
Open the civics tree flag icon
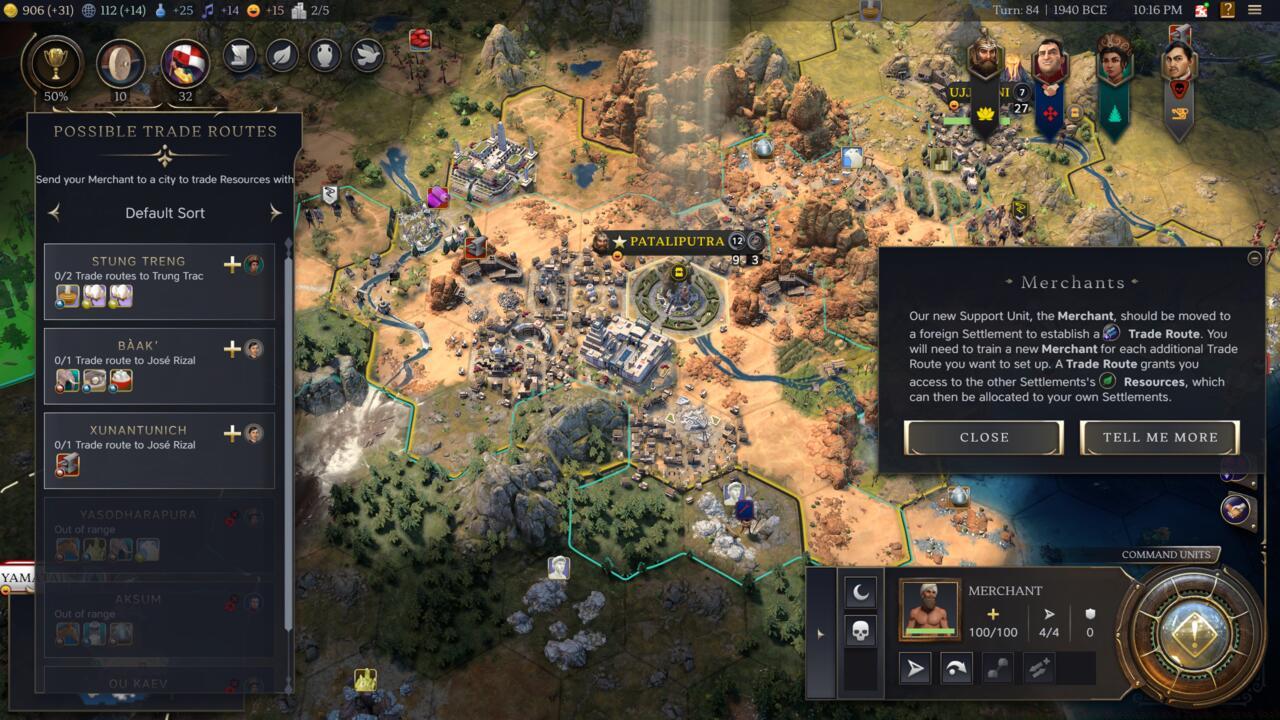point(185,63)
